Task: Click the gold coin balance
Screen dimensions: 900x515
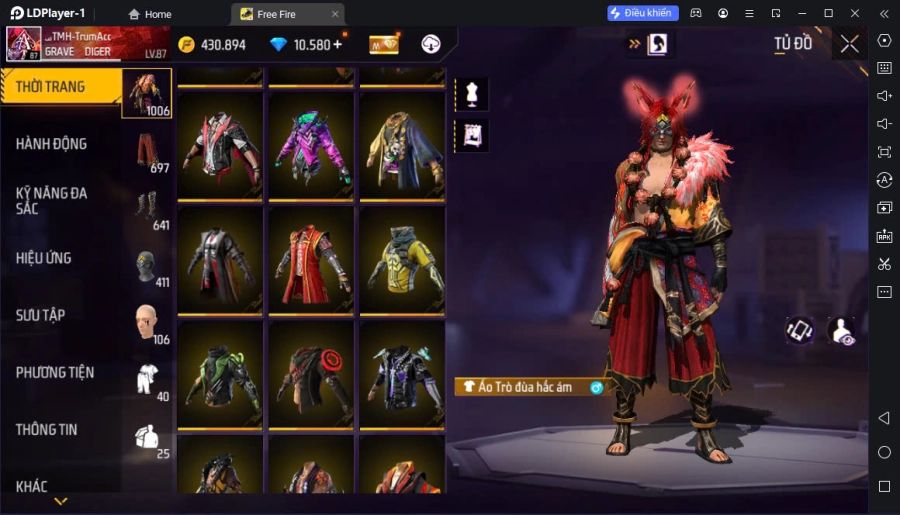Action: (x=212, y=45)
